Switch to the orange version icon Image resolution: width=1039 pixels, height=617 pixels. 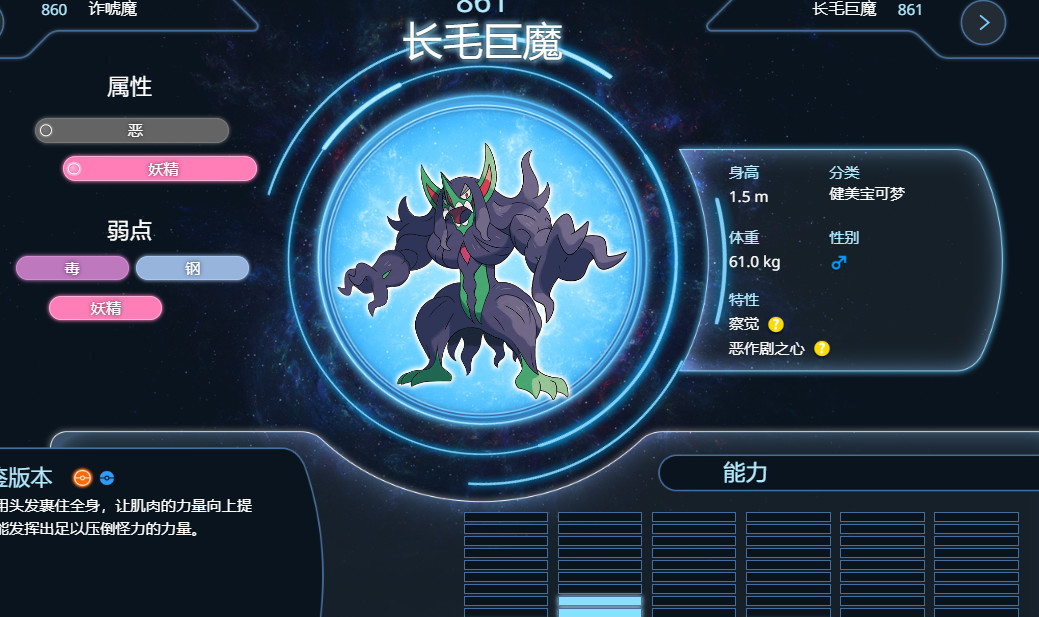coord(83,478)
